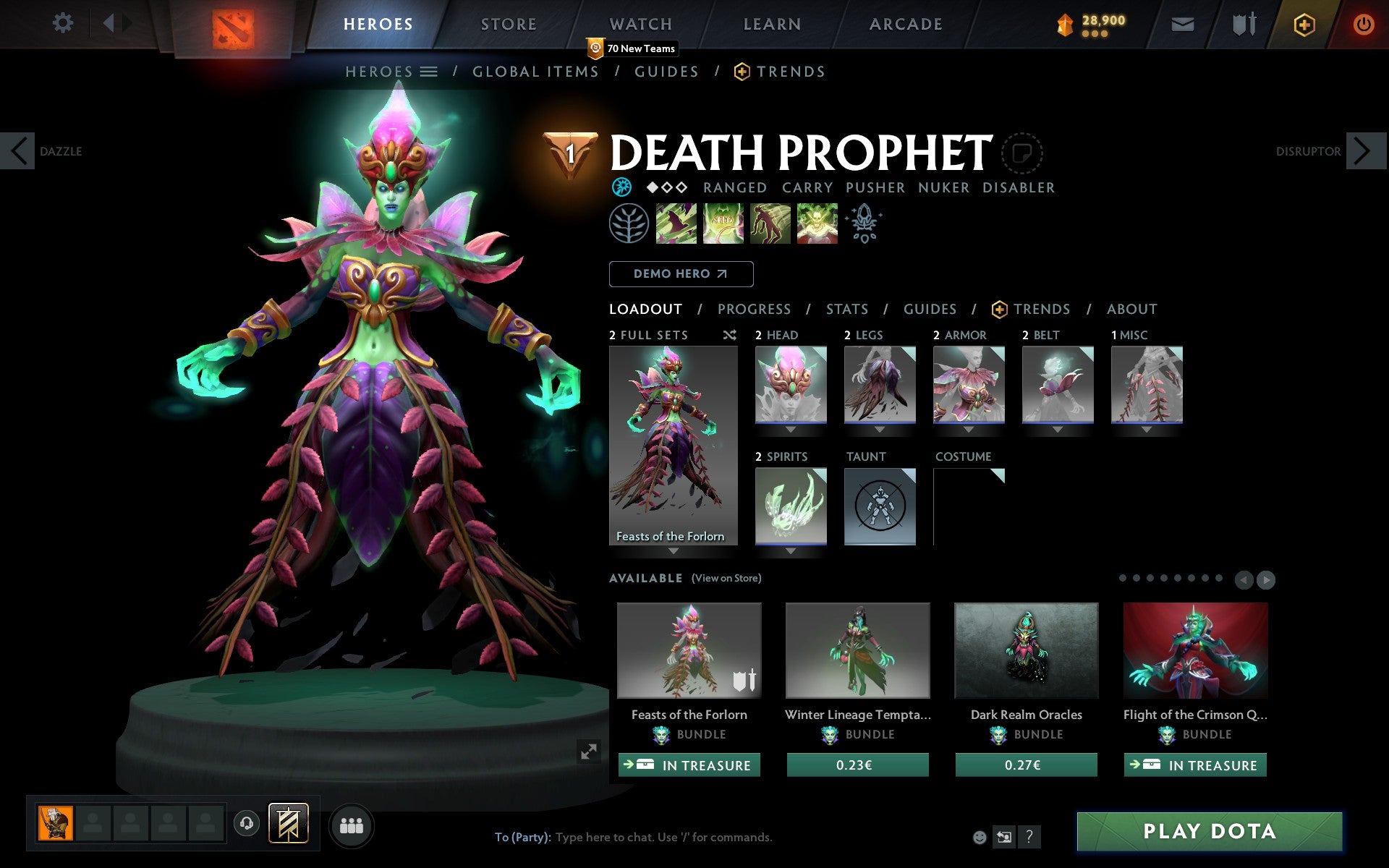Open the settings gear icon
This screenshot has height=868, width=1389.
click(x=64, y=23)
